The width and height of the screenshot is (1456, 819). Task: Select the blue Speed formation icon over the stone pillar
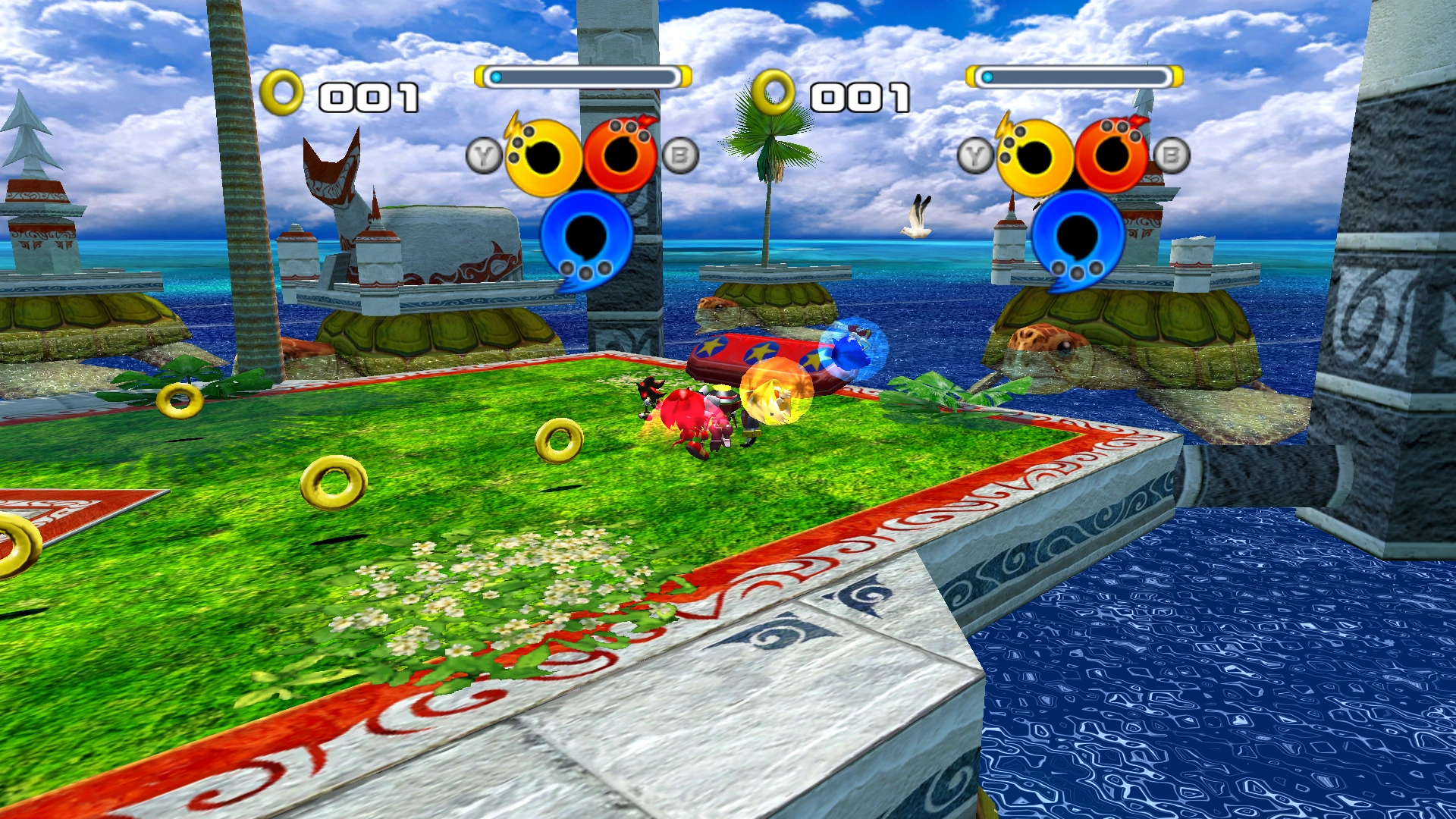tap(585, 237)
